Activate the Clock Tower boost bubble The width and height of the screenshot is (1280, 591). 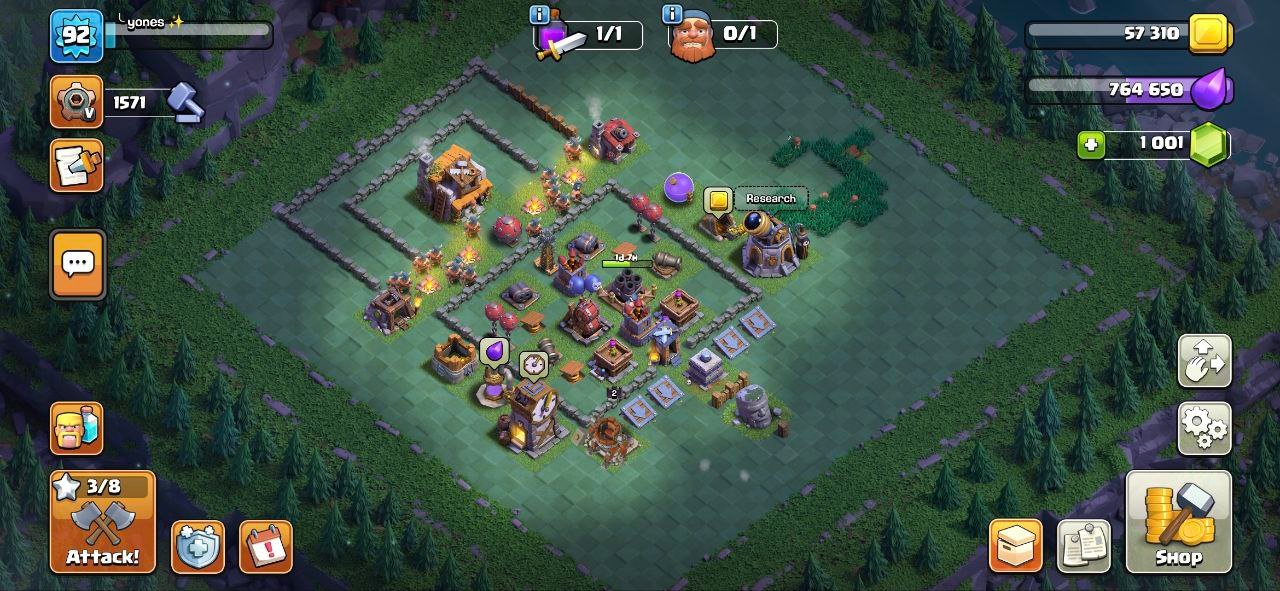click(533, 364)
